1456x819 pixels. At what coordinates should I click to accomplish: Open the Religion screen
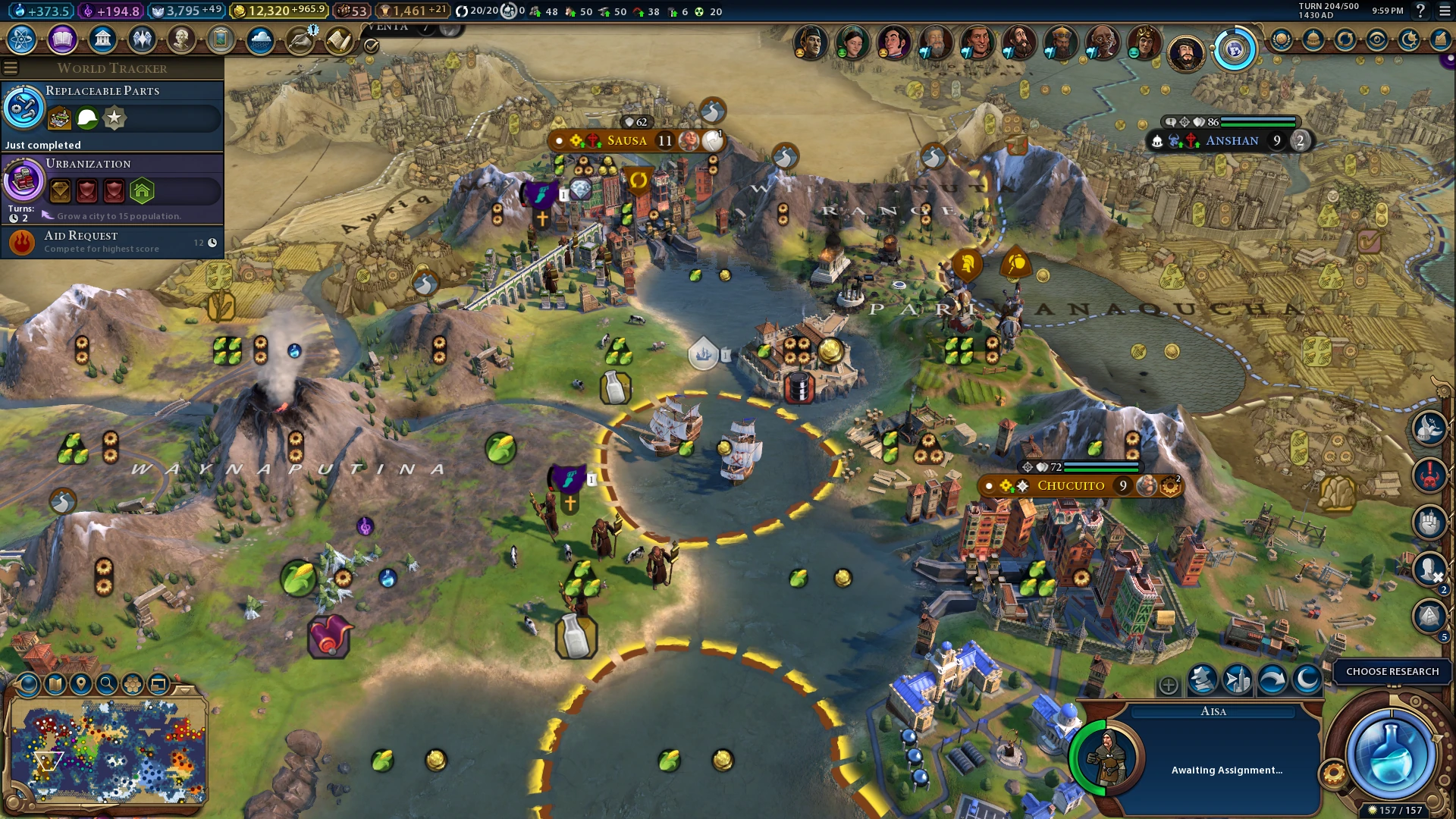tap(143, 39)
